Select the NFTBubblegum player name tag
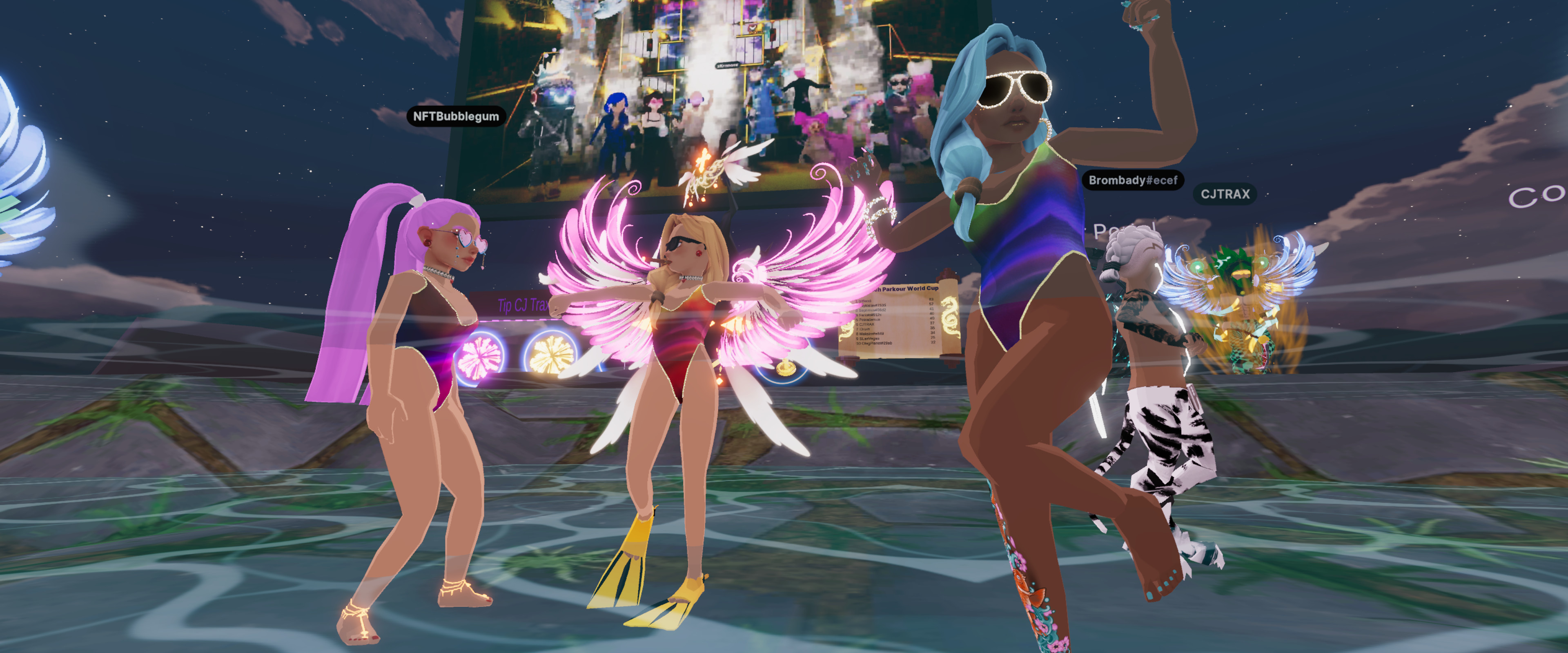The width and height of the screenshot is (1568, 653). [456, 116]
